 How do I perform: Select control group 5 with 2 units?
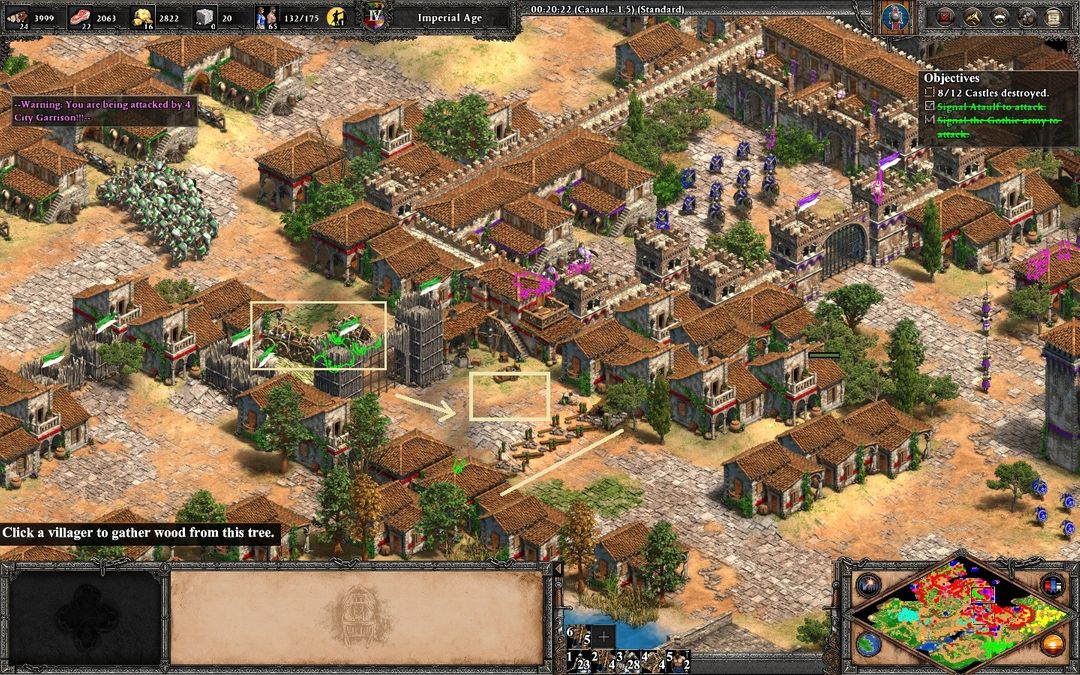pos(678,661)
